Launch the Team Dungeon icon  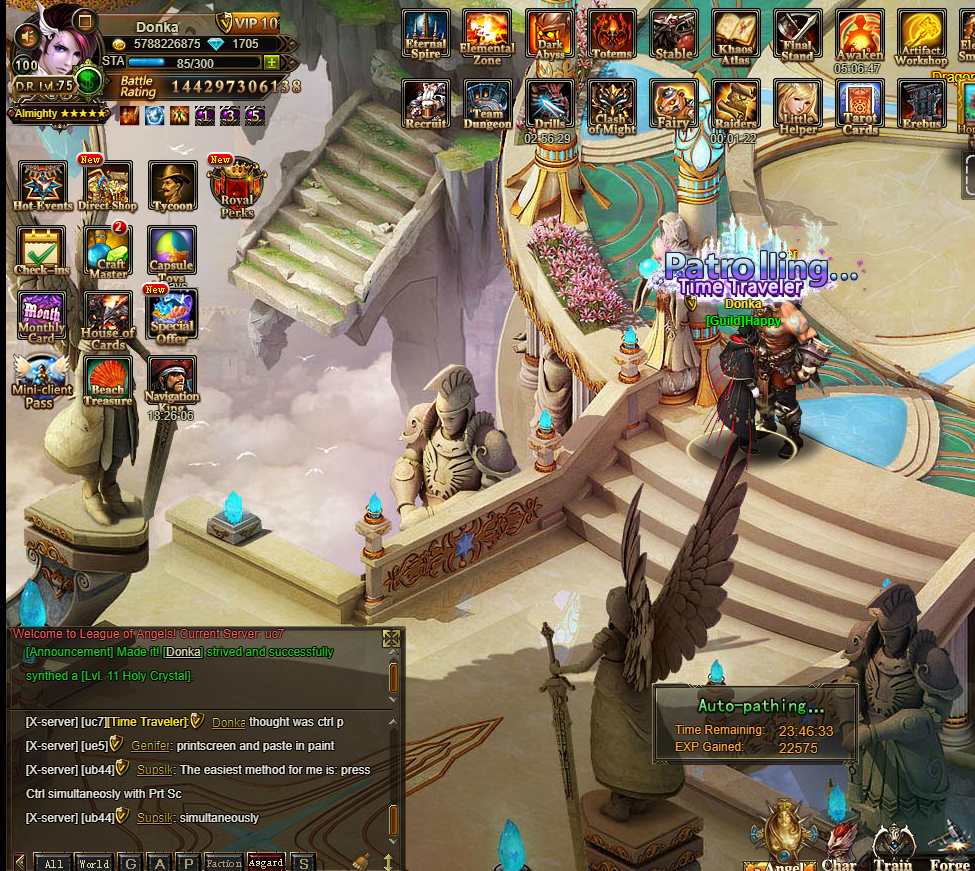(x=487, y=104)
